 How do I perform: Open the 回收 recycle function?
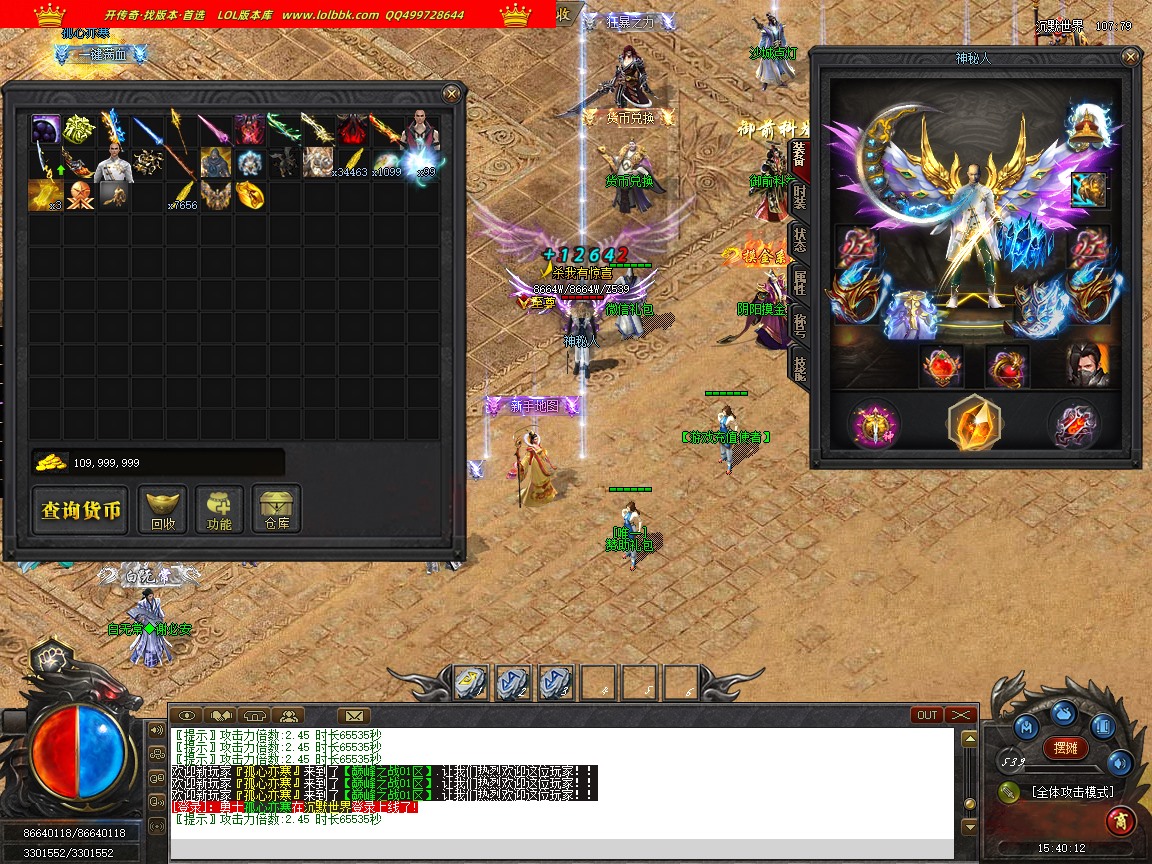pyautogui.click(x=162, y=510)
